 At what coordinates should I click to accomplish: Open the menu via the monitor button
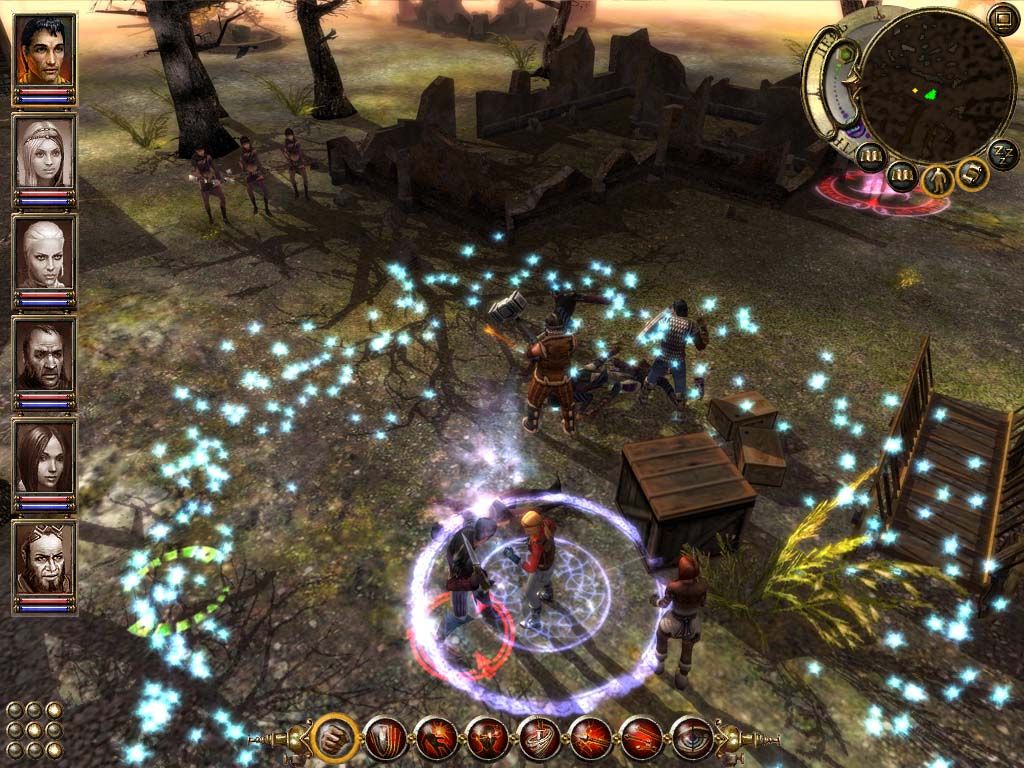[x=1002, y=17]
